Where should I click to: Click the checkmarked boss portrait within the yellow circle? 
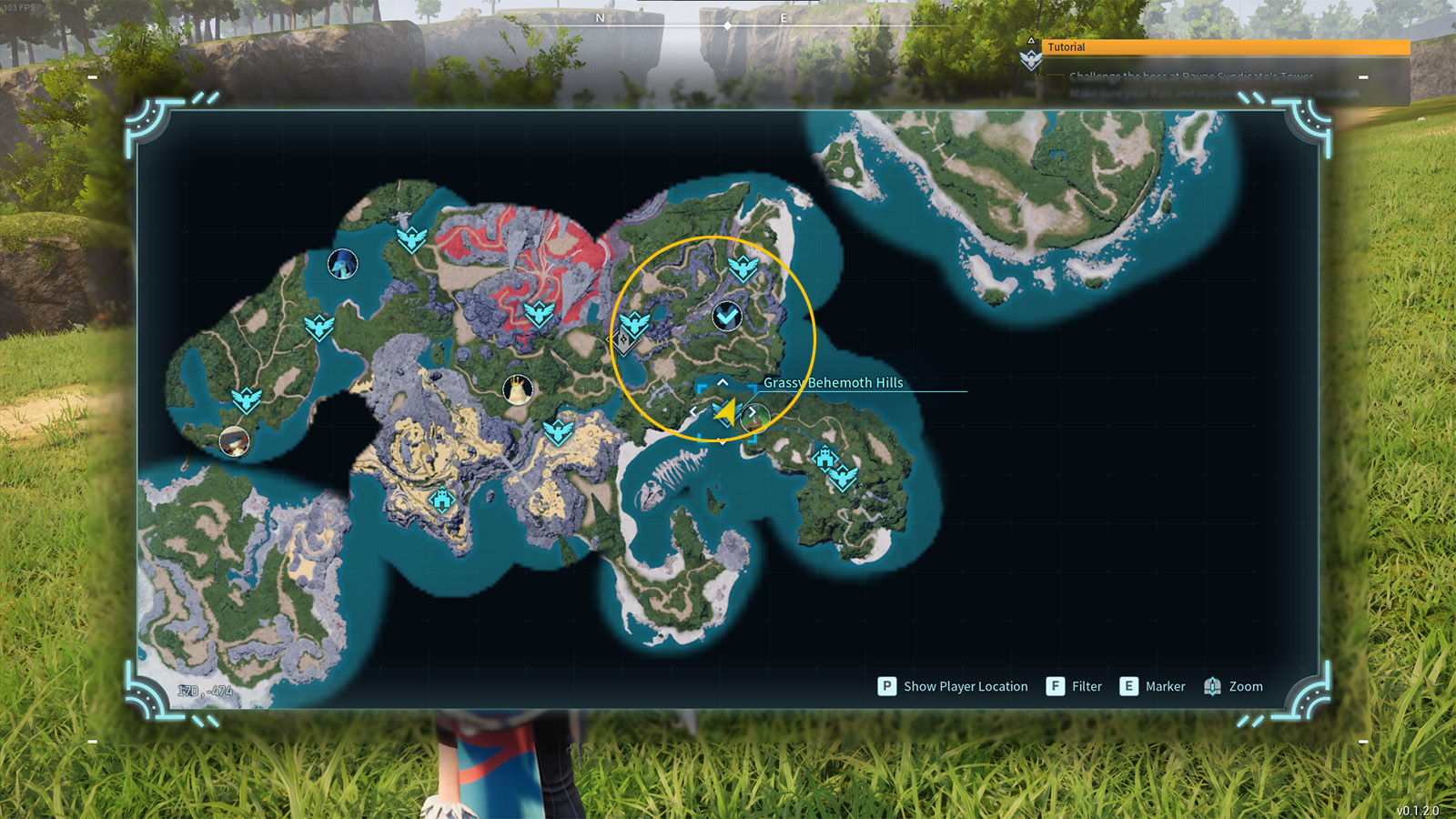pos(727,317)
